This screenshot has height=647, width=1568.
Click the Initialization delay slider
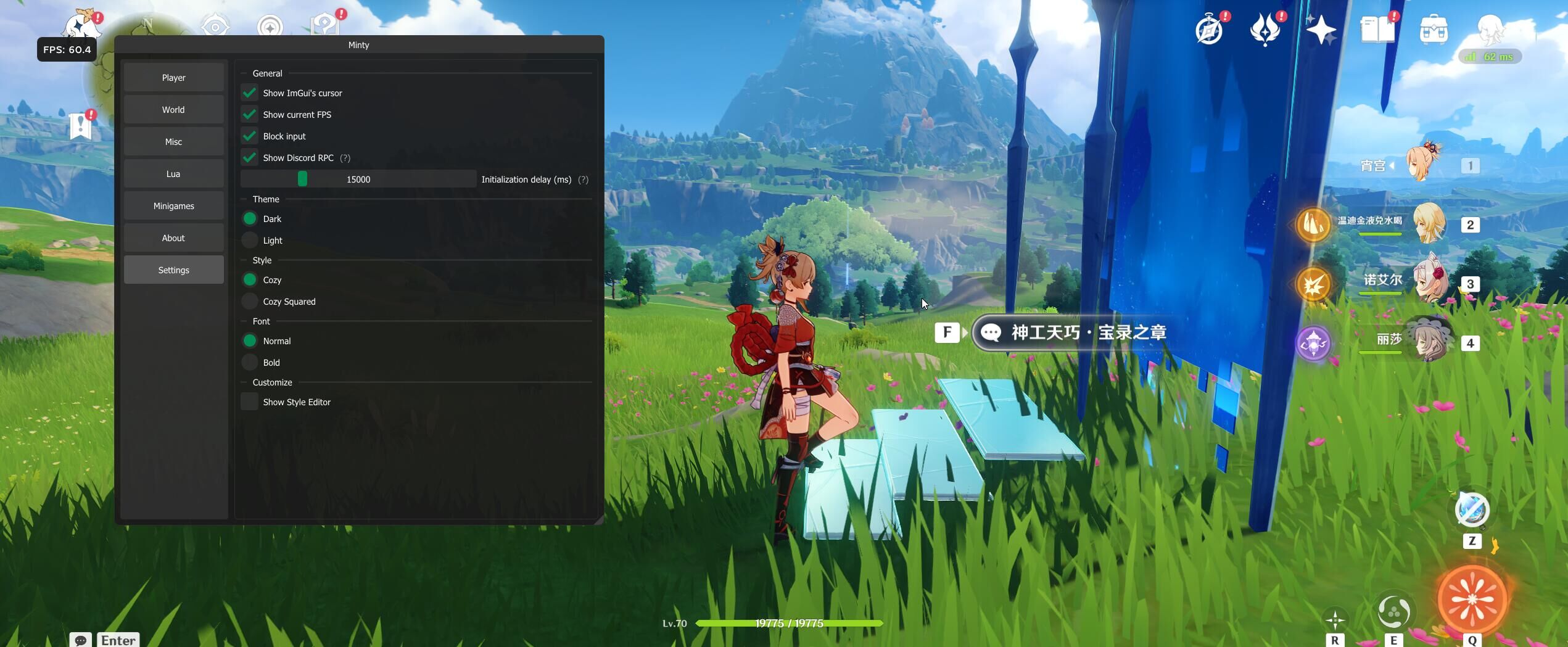(x=358, y=179)
